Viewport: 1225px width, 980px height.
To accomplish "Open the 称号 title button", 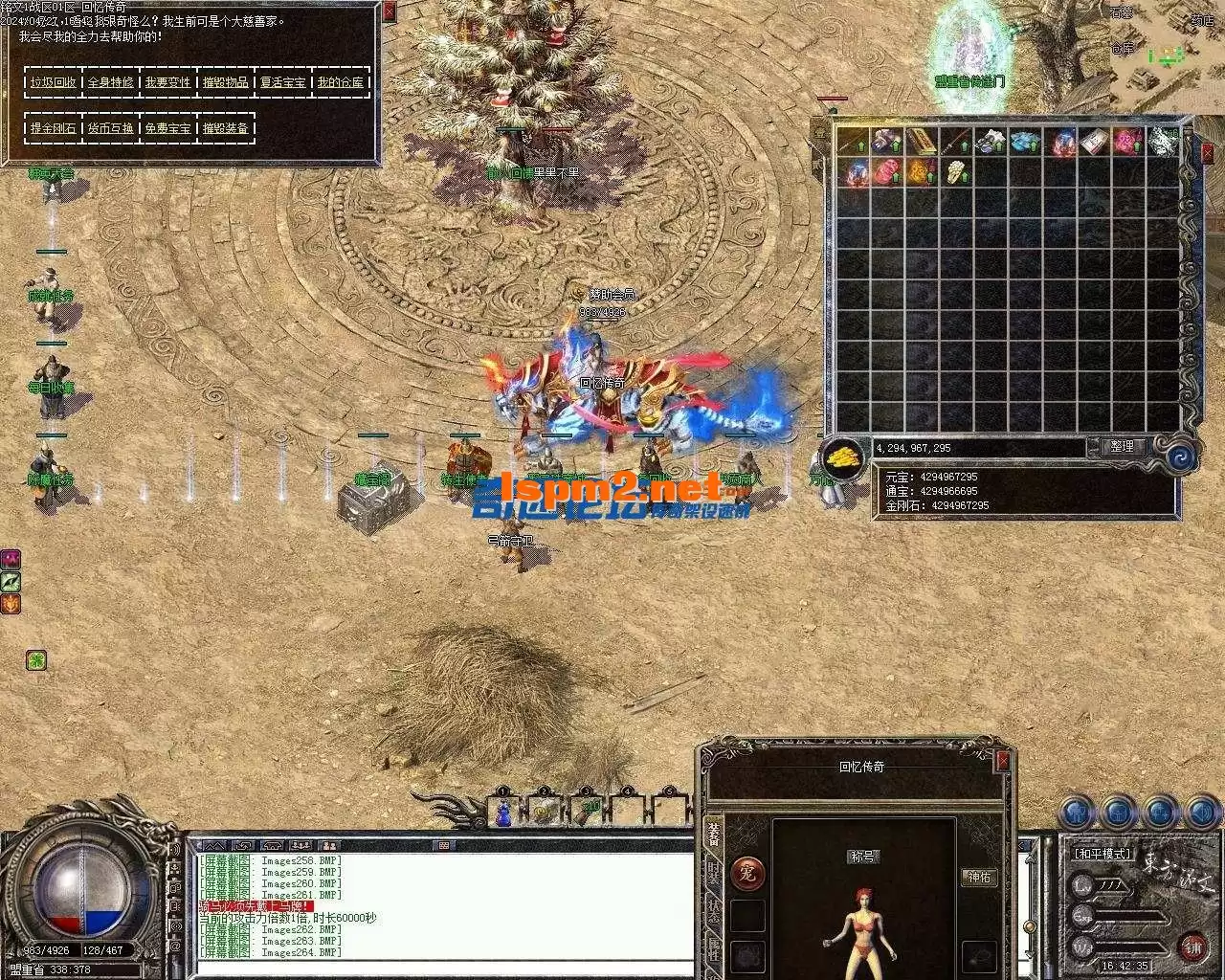I will point(863,857).
